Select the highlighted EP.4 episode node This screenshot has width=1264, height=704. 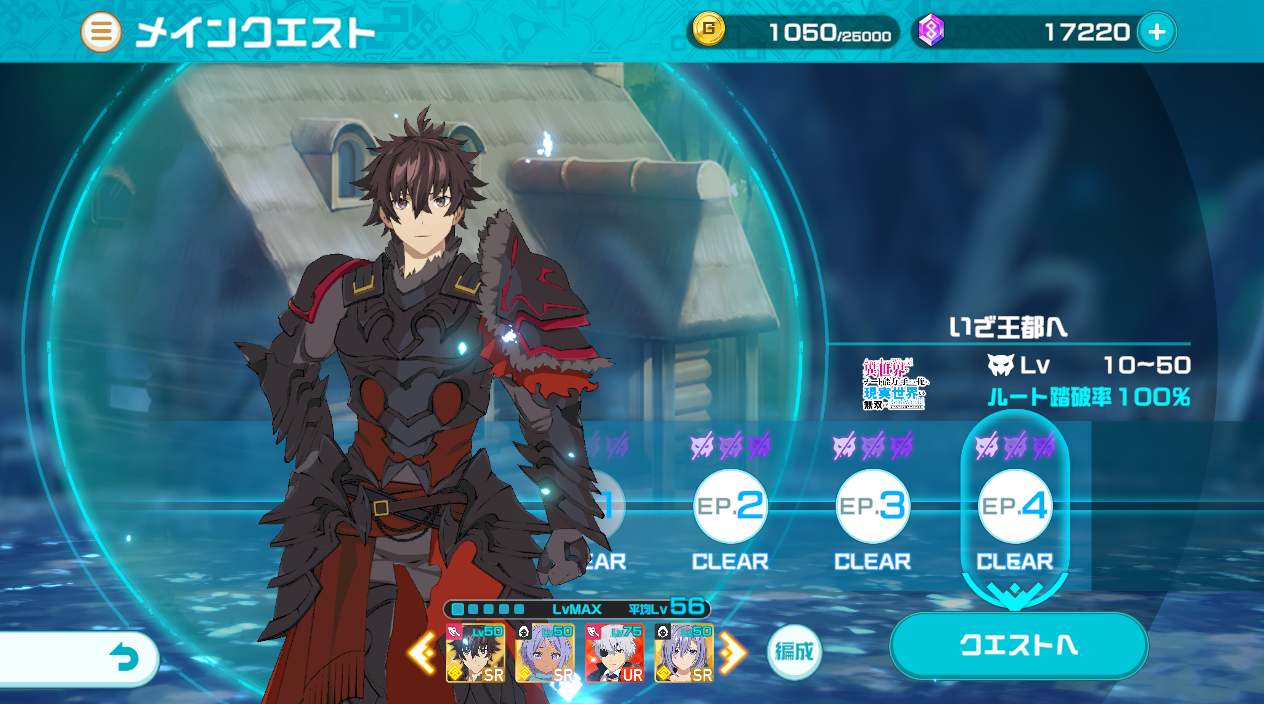point(1015,506)
